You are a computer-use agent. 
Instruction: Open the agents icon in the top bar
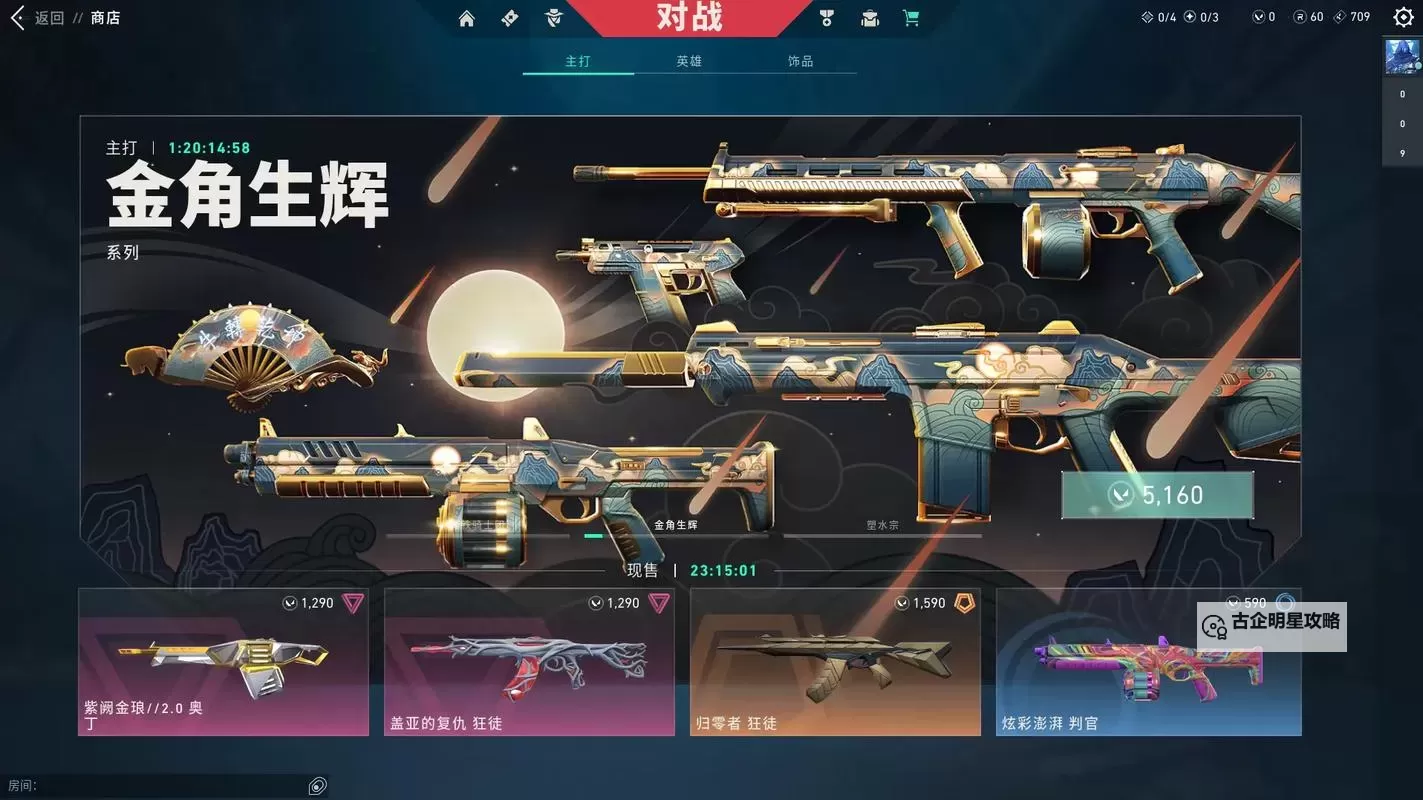pyautogui.click(x=553, y=17)
